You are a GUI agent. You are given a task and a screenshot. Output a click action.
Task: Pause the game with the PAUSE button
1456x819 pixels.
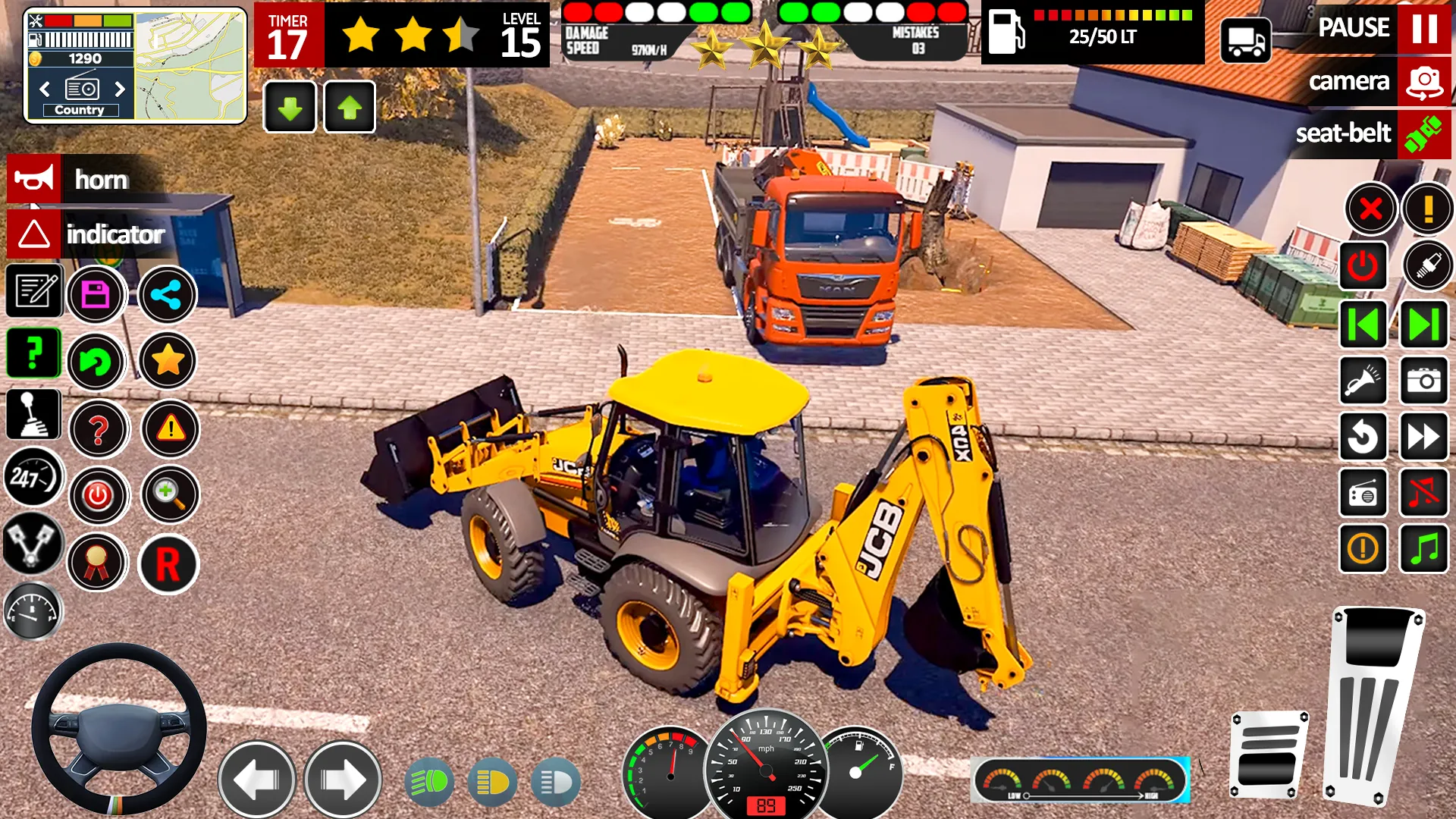[x=1423, y=29]
